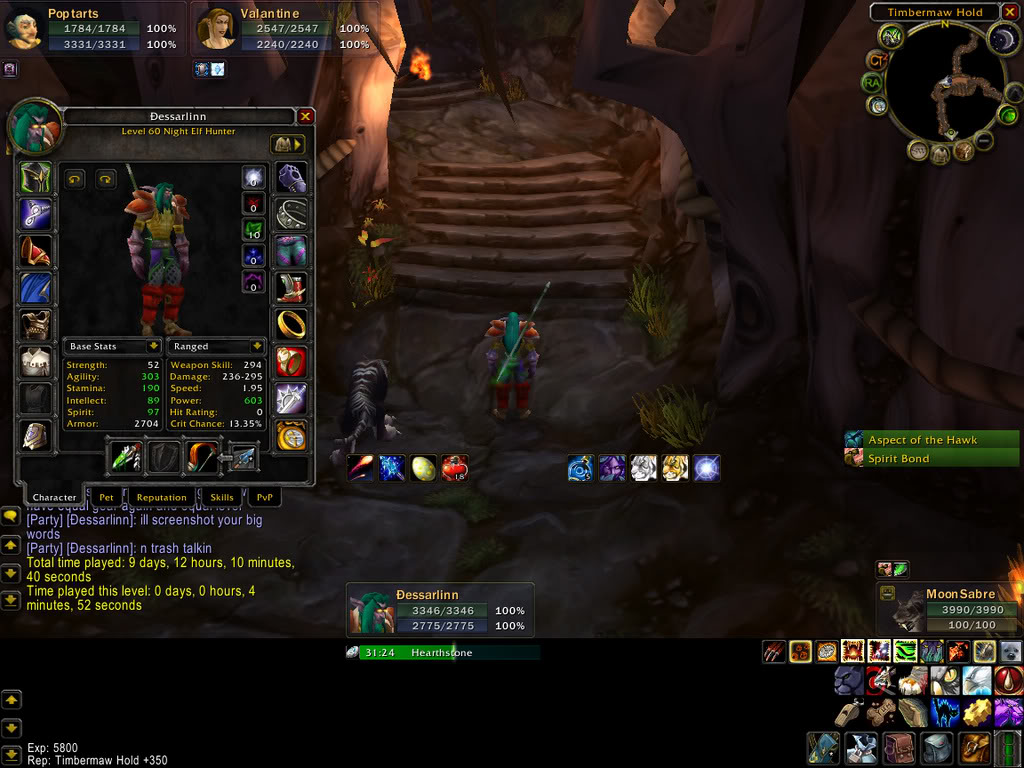Zoom out the minimap with minus button

click(x=984, y=141)
